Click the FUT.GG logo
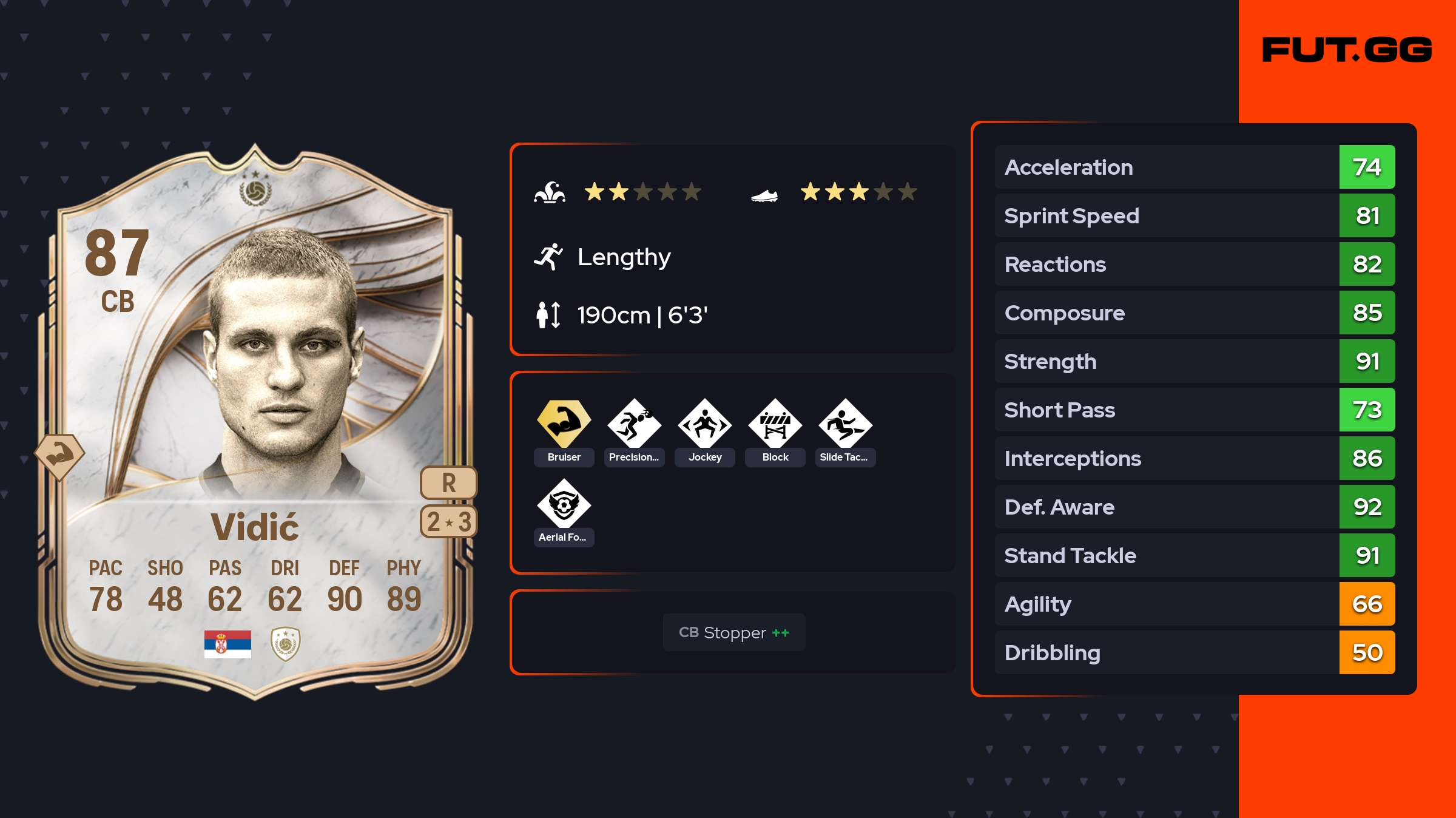The height and width of the screenshot is (818, 1456). click(1347, 50)
